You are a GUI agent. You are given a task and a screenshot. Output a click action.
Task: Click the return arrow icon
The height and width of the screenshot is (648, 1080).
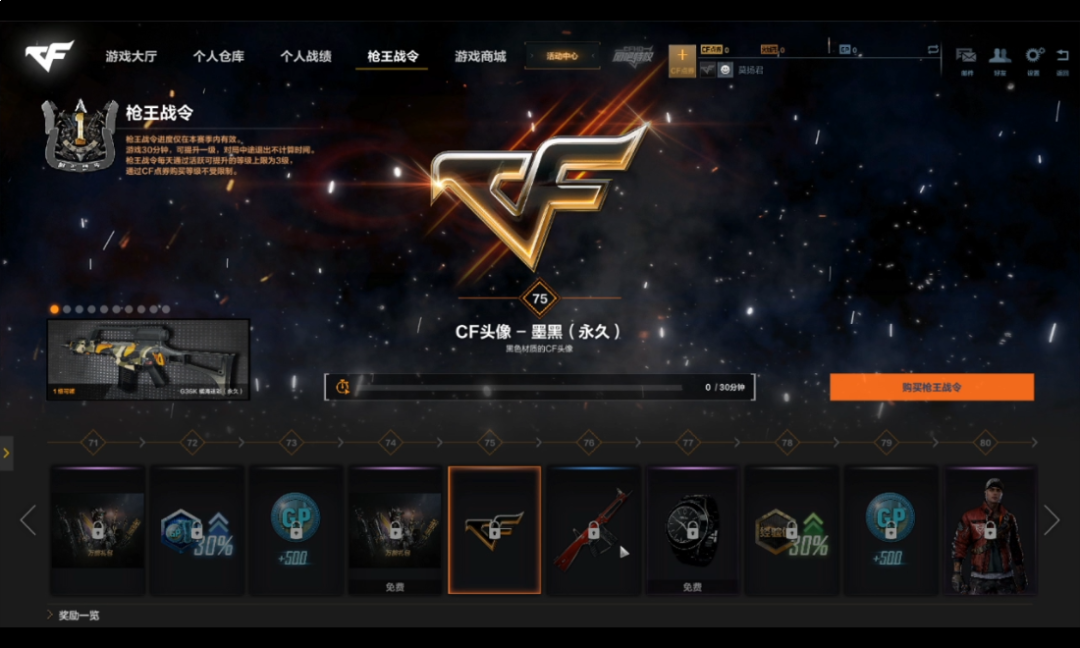(1062, 57)
